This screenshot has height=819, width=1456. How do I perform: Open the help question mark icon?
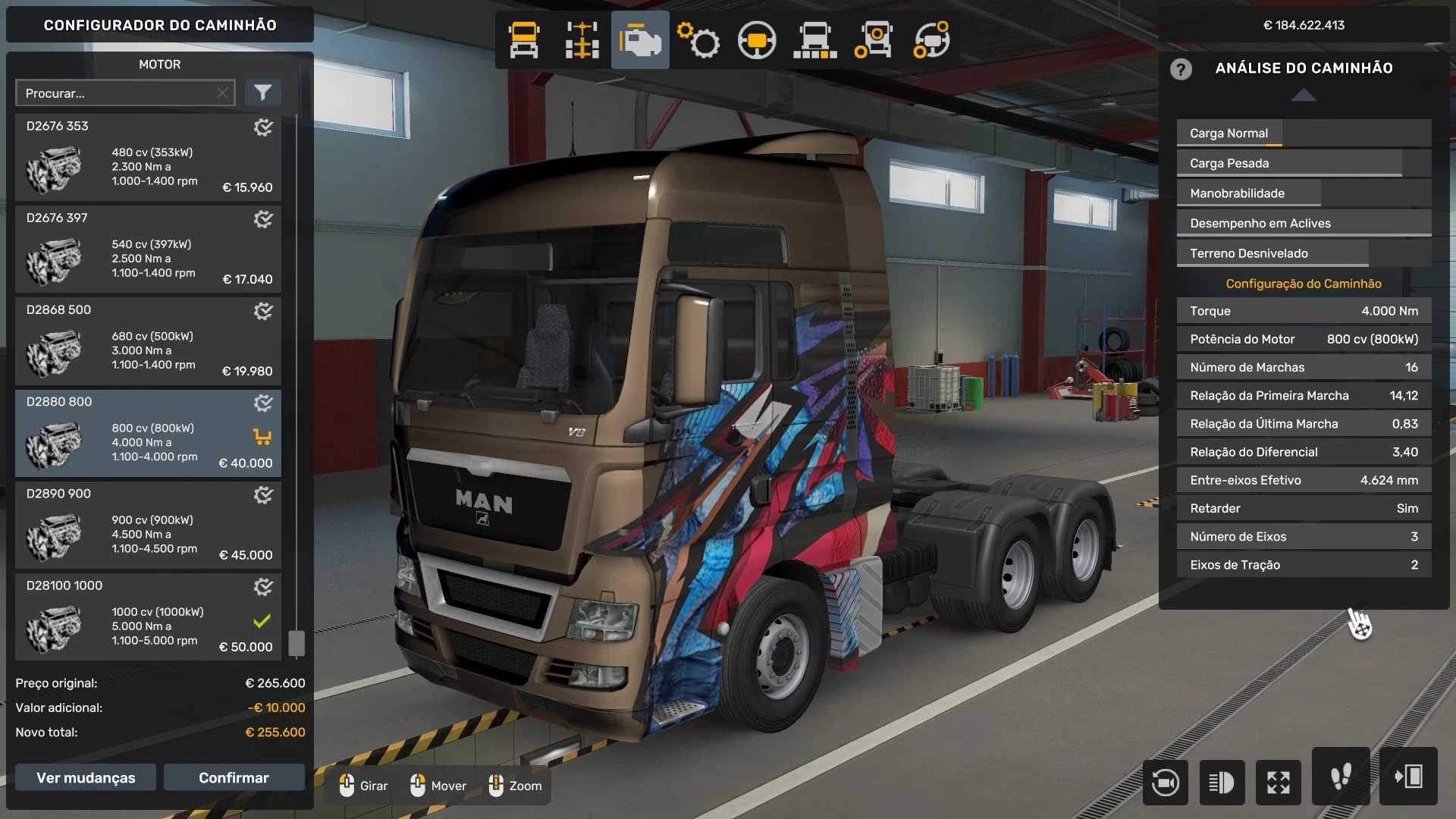coord(1181,69)
